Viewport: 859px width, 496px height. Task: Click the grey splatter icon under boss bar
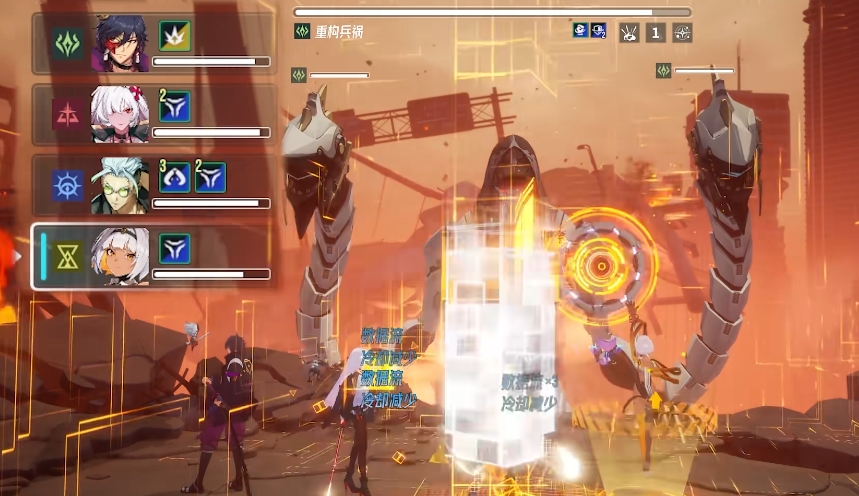tap(629, 32)
